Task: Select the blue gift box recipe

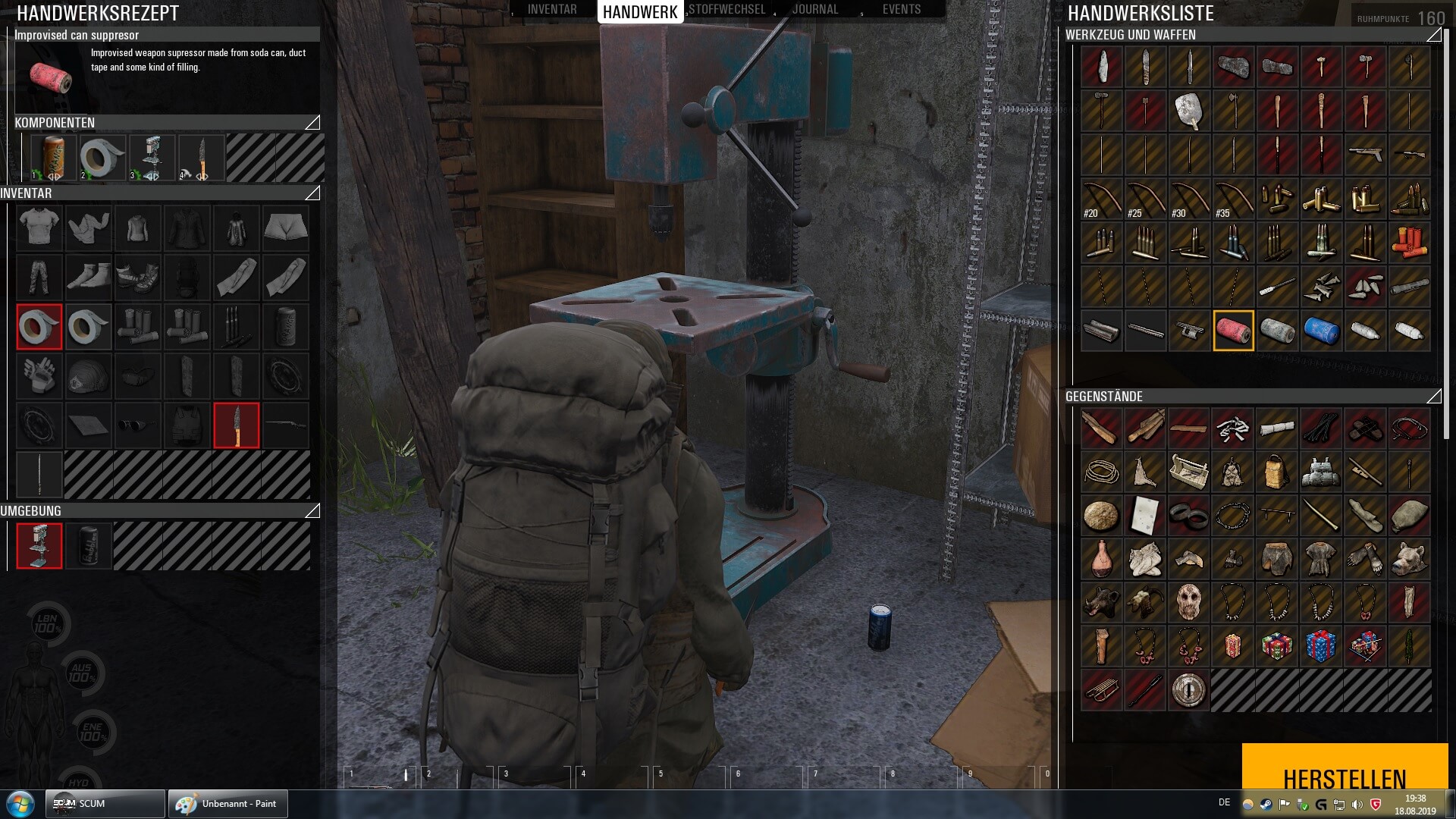Action: click(x=1321, y=646)
